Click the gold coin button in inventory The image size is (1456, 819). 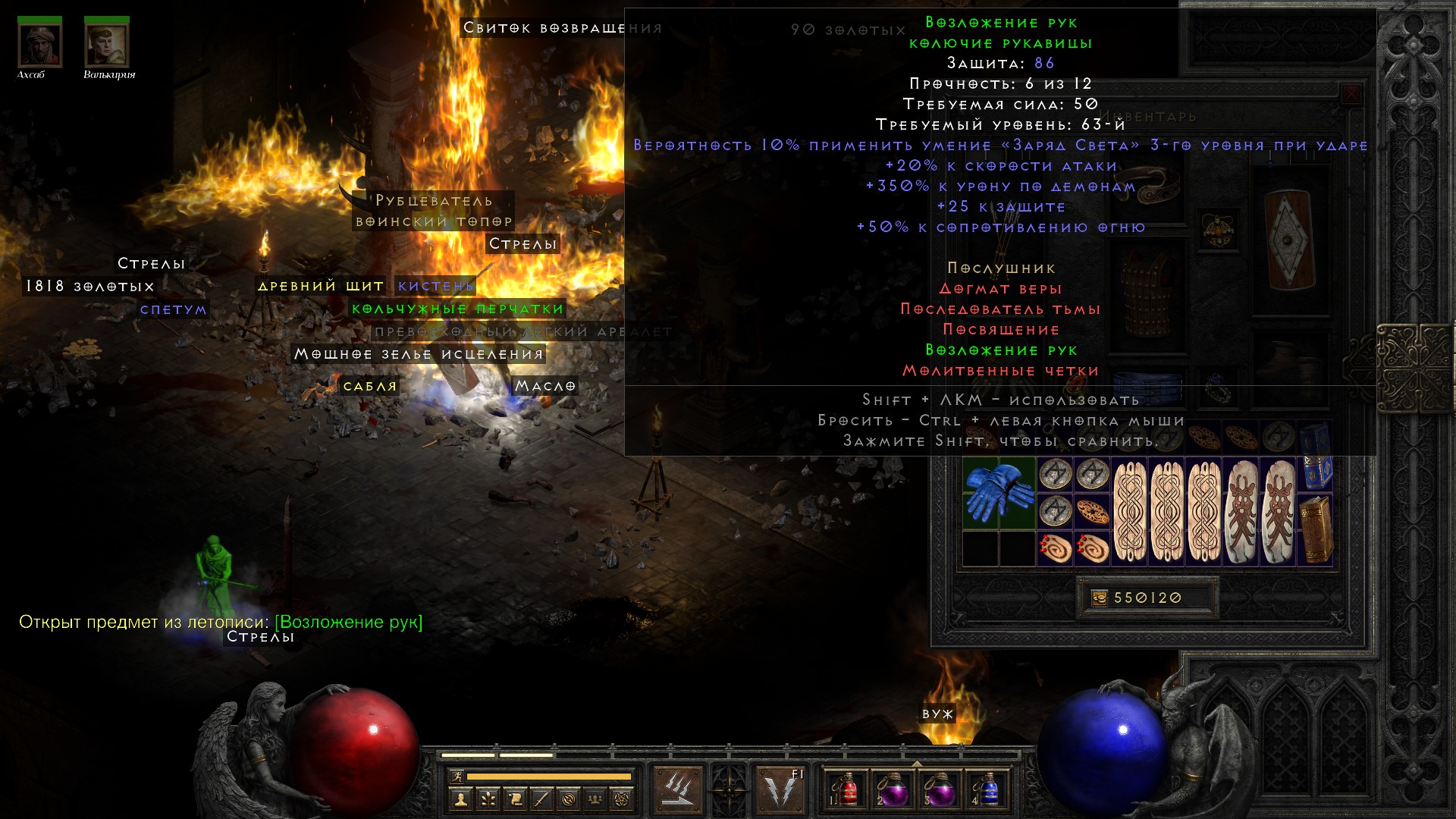pos(1100,598)
